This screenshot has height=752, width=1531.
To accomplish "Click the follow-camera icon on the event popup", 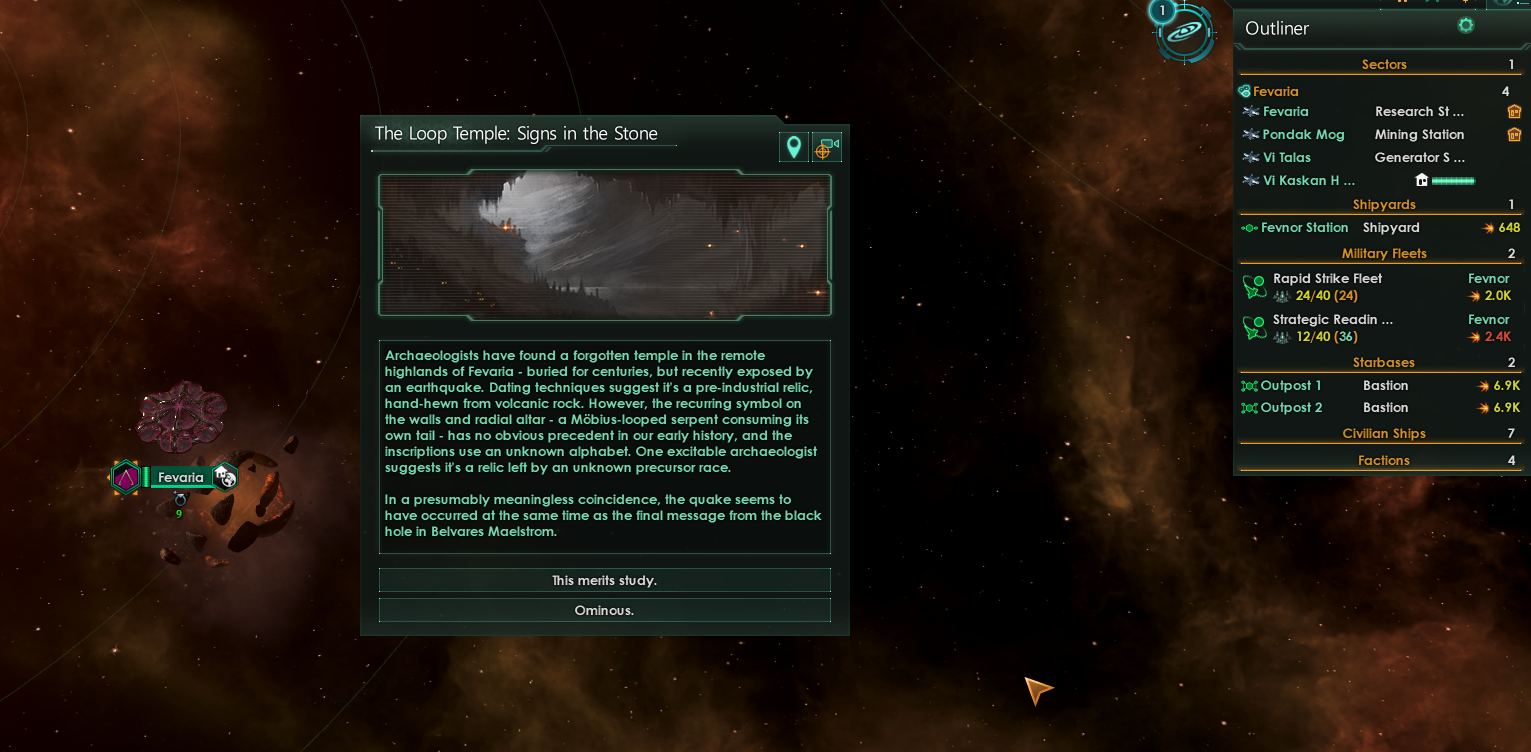I will [x=827, y=146].
